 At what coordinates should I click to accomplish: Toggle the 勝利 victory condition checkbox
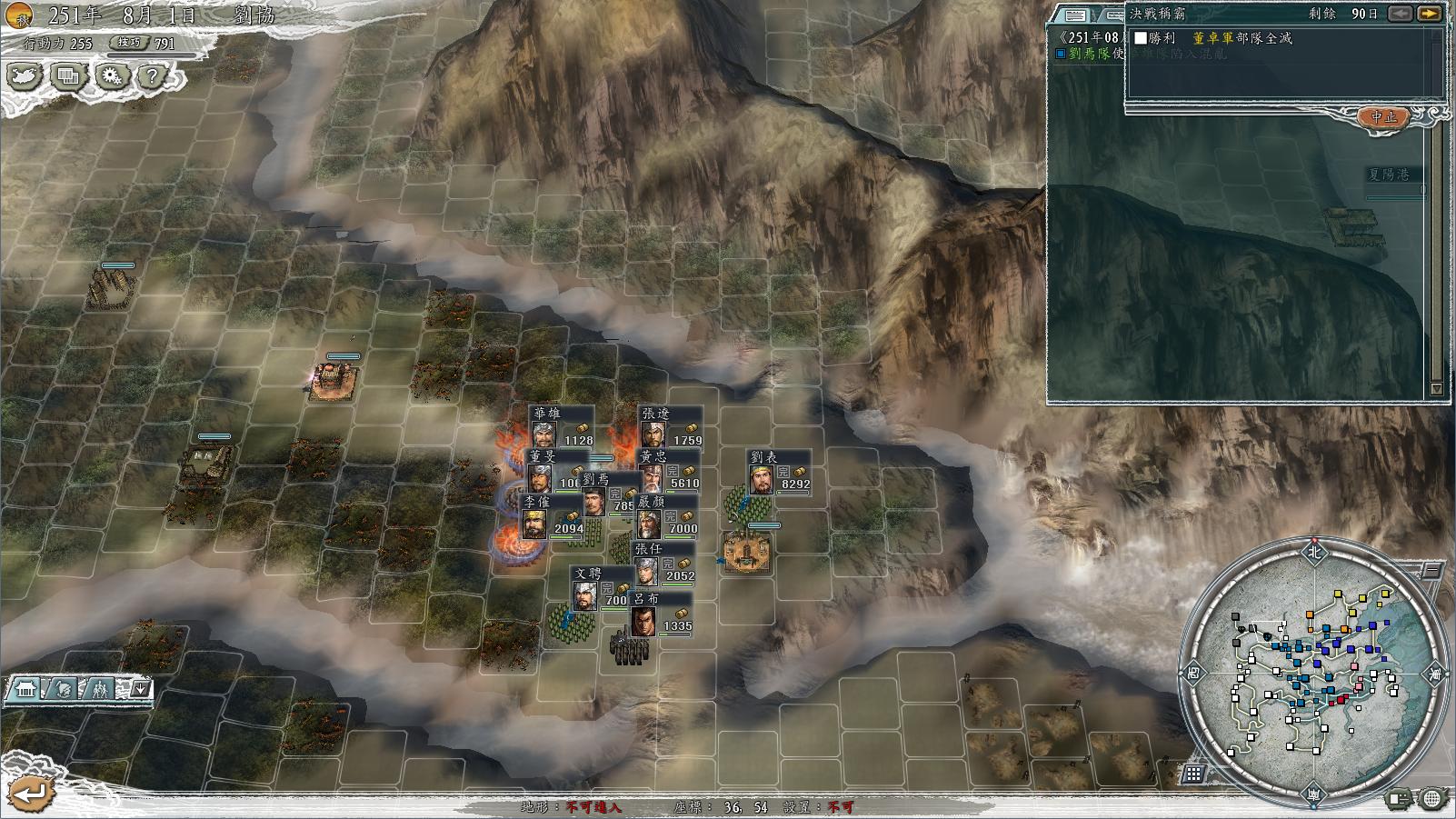(x=1142, y=38)
